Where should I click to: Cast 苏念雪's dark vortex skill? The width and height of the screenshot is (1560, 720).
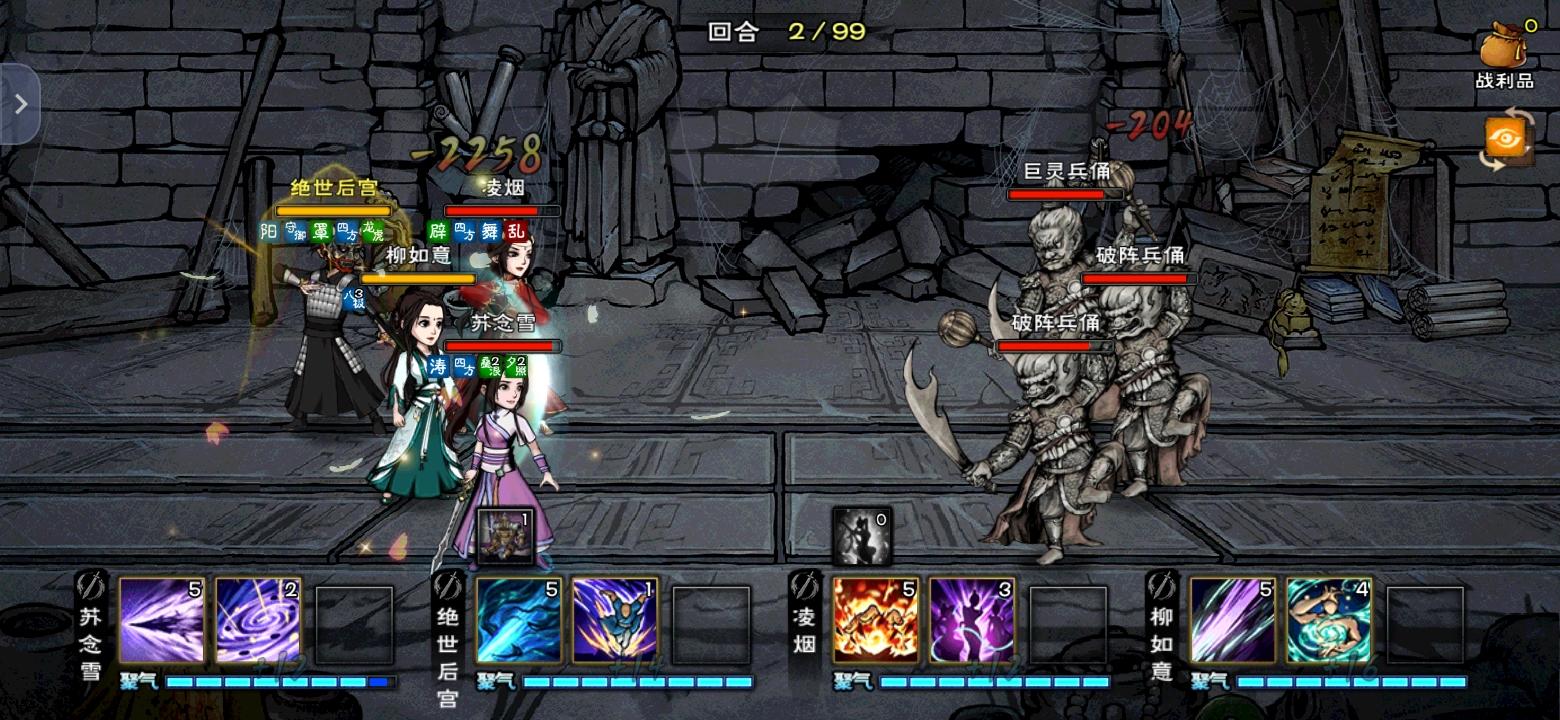[257, 621]
